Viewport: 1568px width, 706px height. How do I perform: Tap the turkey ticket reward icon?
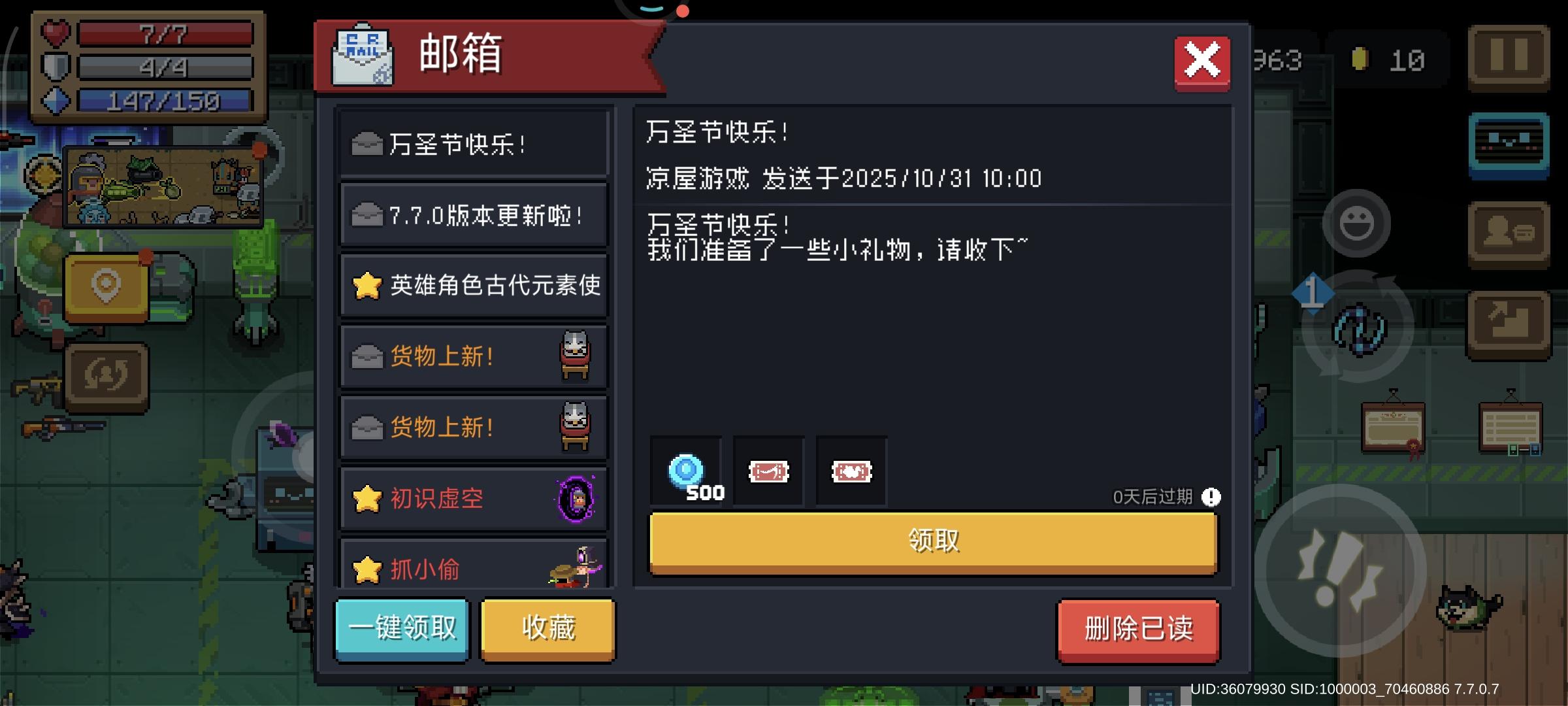click(851, 471)
